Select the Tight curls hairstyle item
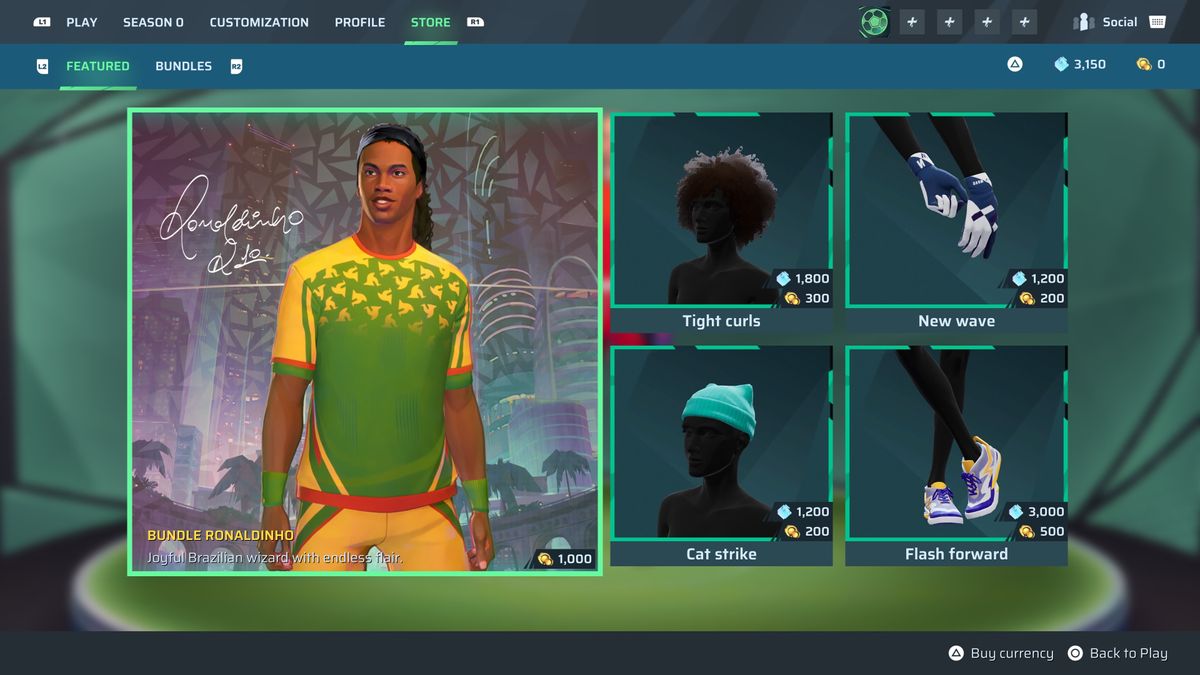Image resolution: width=1200 pixels, height=675 pixels. [x=721, y=222]
